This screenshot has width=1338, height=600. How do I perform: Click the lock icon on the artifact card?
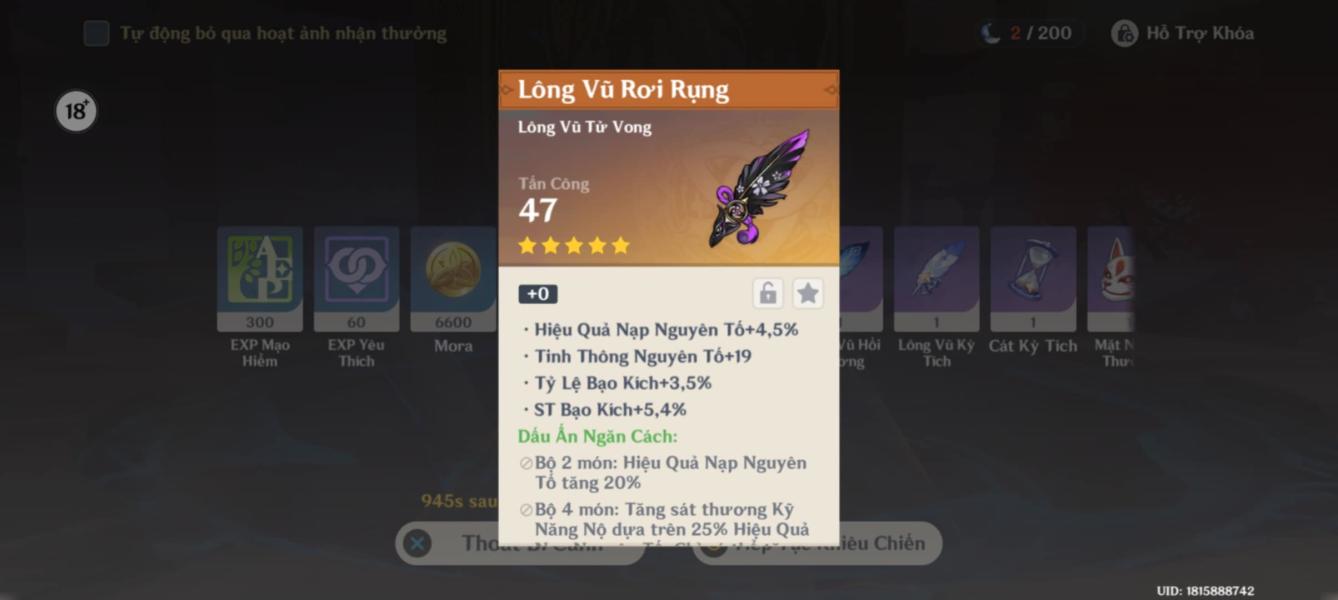[768, 293]
